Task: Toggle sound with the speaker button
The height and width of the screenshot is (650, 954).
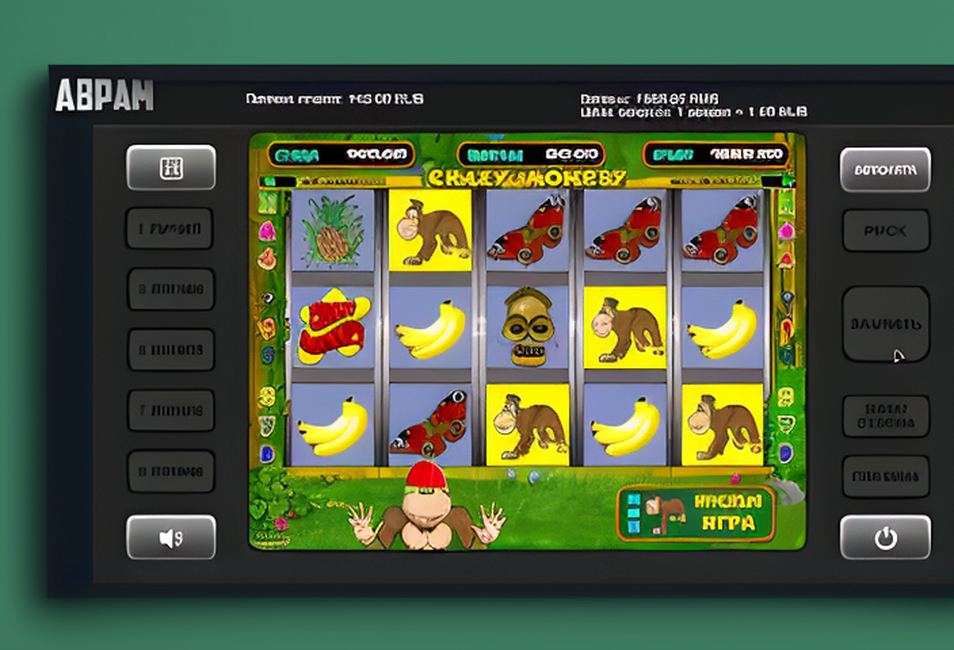Action: point(171,538)
